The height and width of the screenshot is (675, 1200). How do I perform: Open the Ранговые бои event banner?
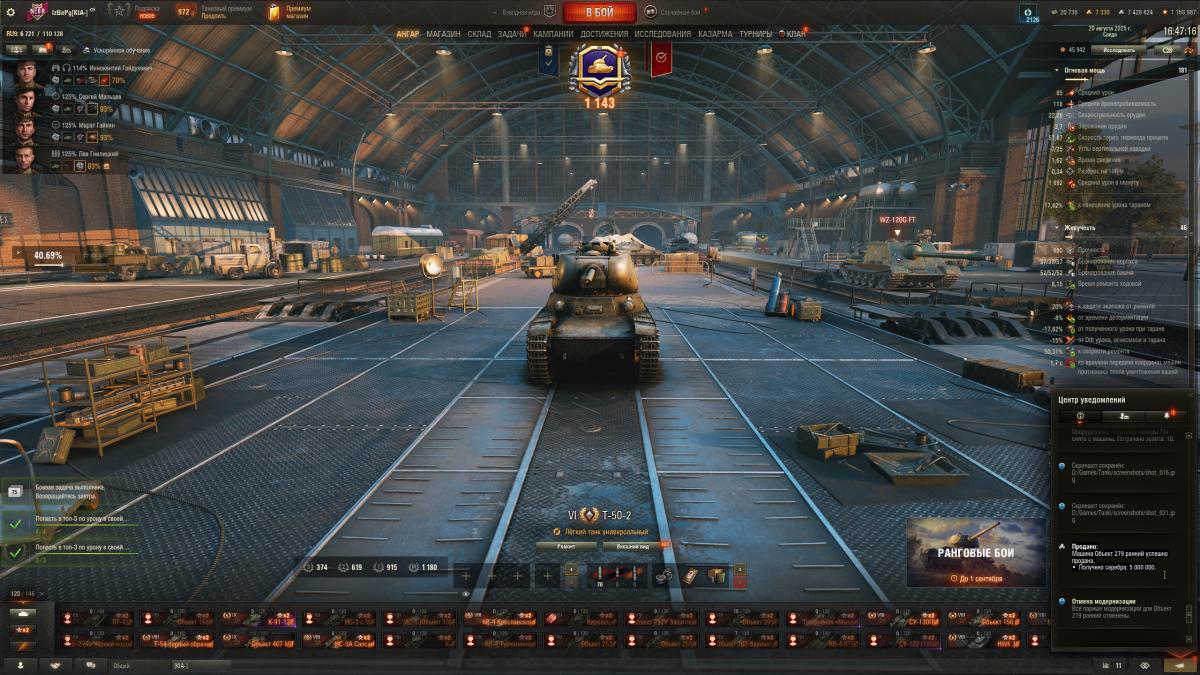tap(975, 552)
